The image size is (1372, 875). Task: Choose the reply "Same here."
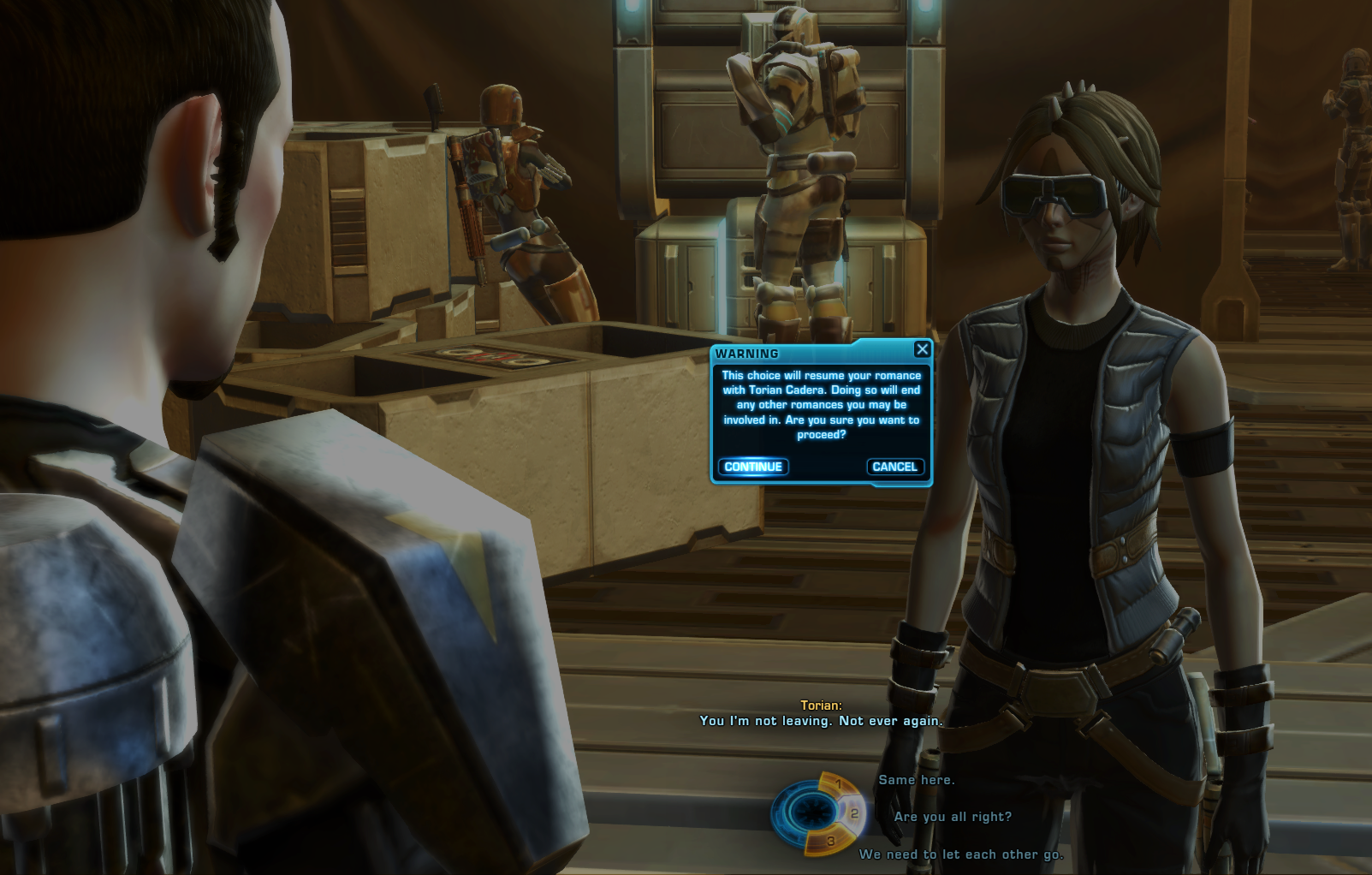(916, 780)
